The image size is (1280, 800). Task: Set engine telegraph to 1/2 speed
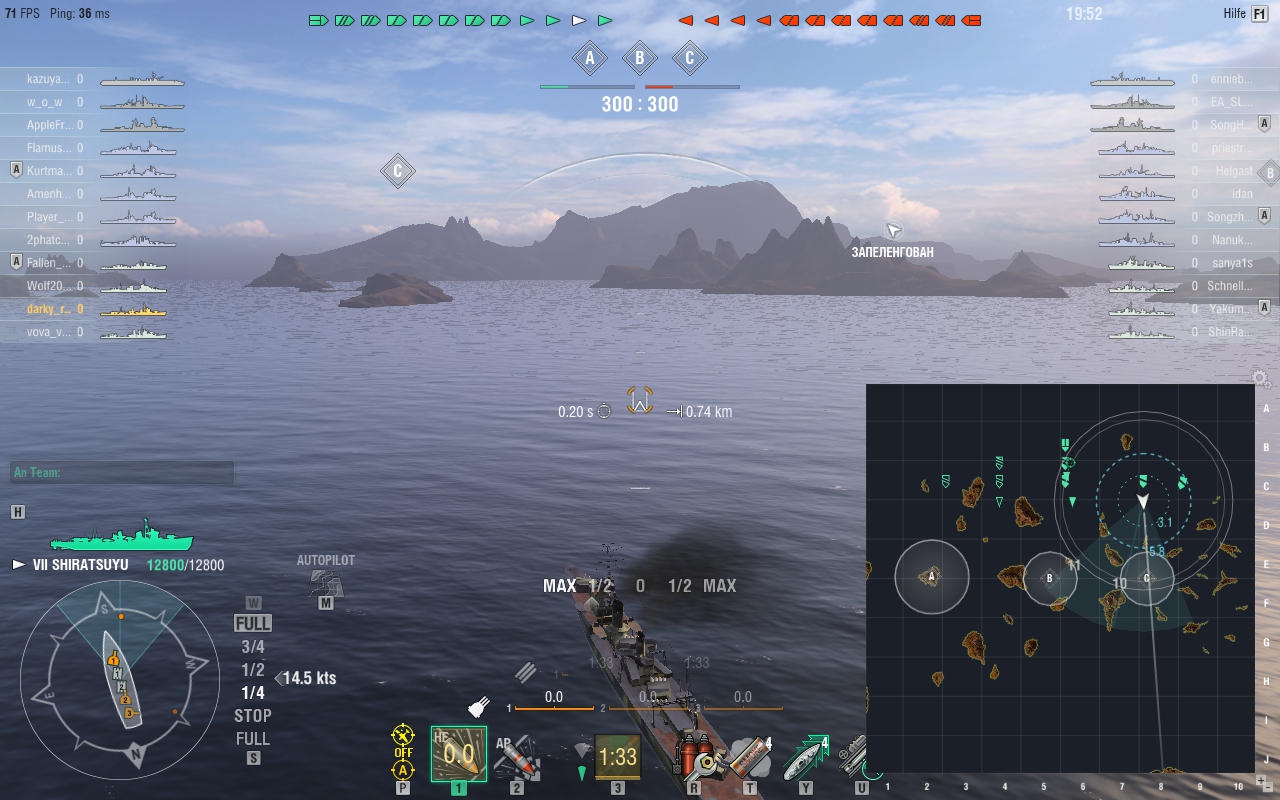click(253, 670)
